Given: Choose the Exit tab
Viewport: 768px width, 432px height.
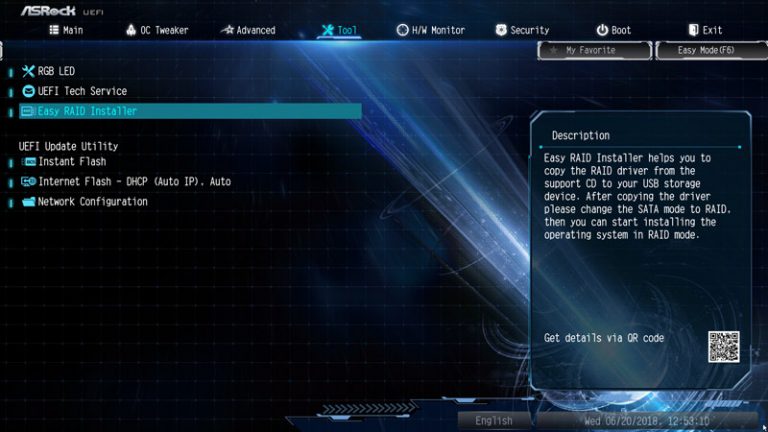Looking at the screenshot, I should coord(705,30).
